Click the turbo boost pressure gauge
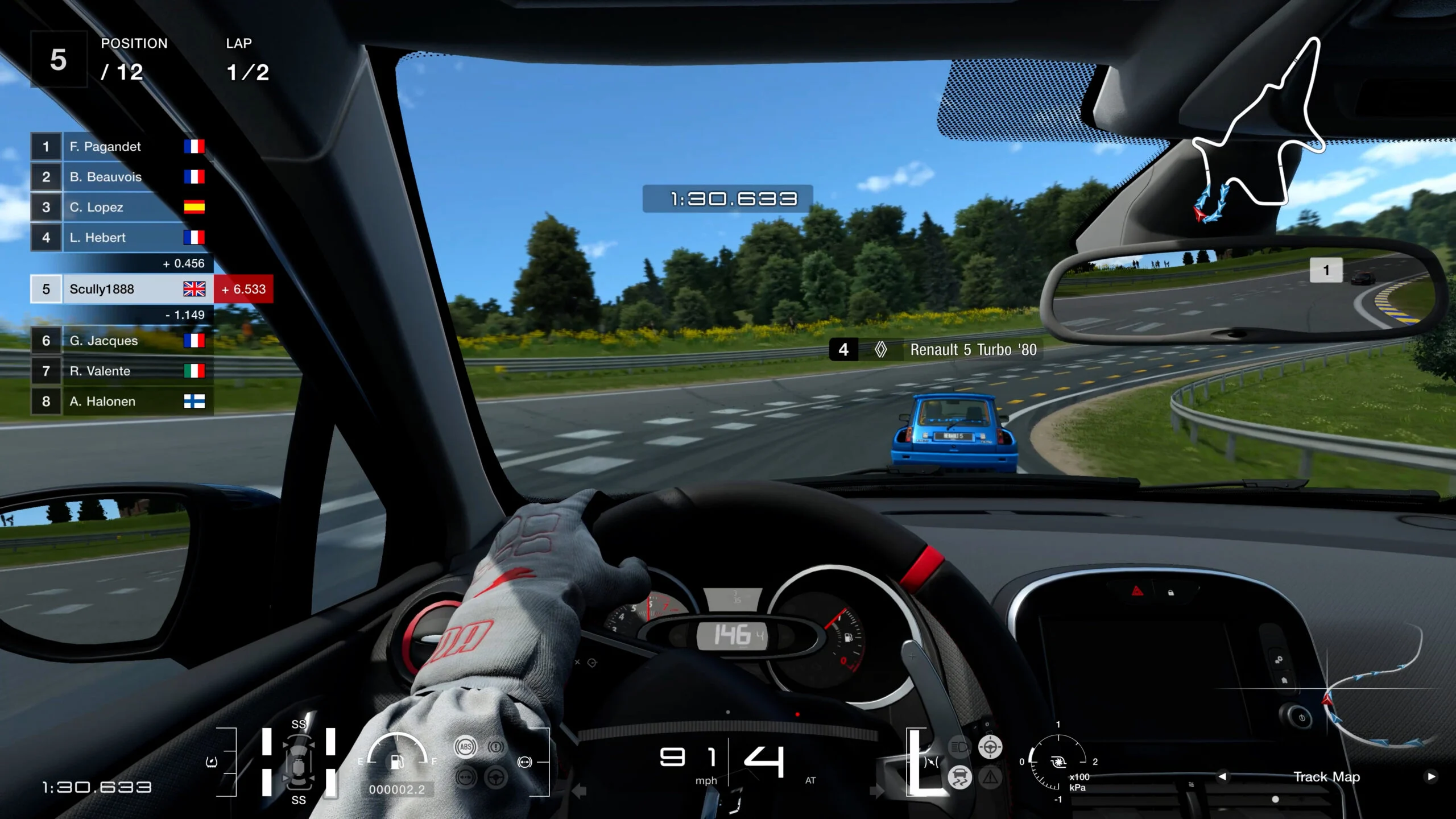The width and height of the screenshot is (1456, 819). tap(1058, 762)
